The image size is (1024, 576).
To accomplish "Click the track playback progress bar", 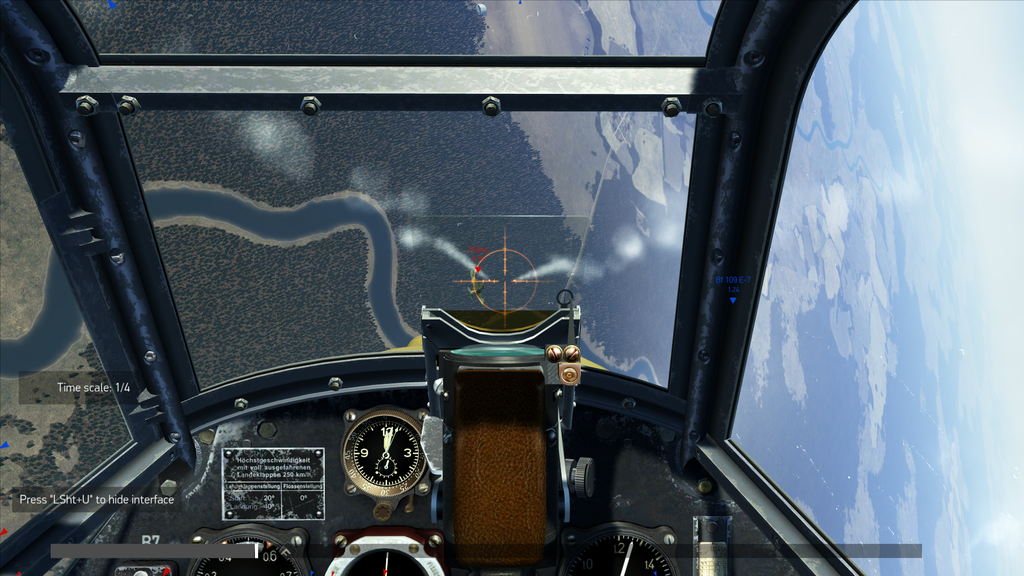I will coord(485,550).
